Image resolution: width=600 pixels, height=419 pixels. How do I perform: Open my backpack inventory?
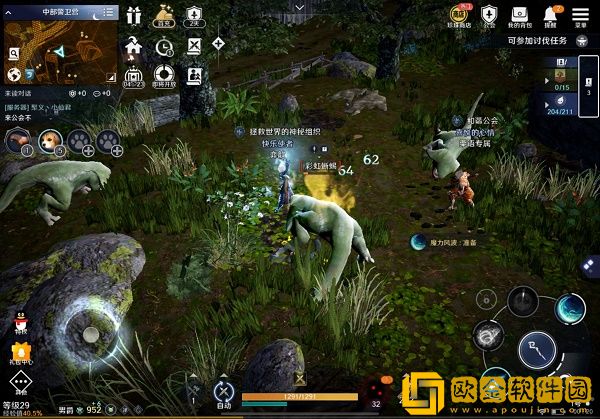point(518,14)
